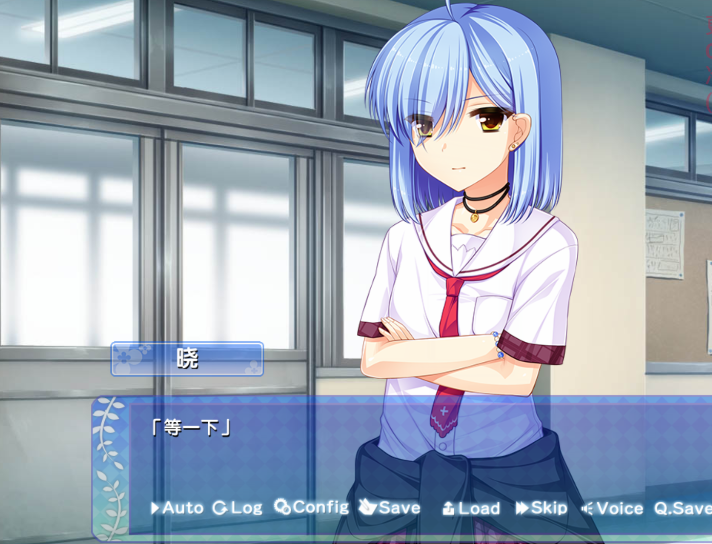Open the Log backlog

pyautogui.click(x=237, y=508)
